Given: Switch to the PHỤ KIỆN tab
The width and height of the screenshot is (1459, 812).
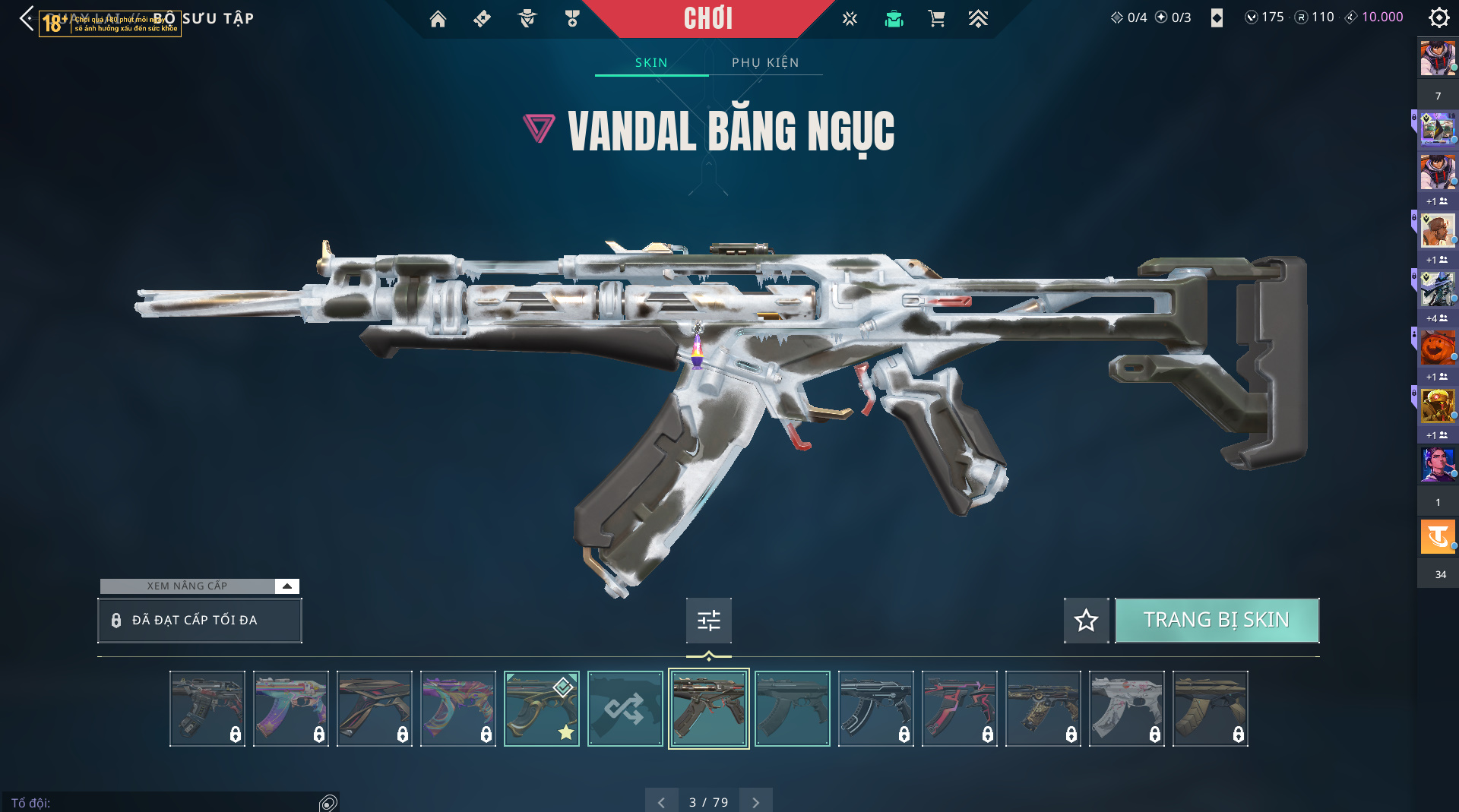Looking at the screenshot, I should [x=765, y=62].
